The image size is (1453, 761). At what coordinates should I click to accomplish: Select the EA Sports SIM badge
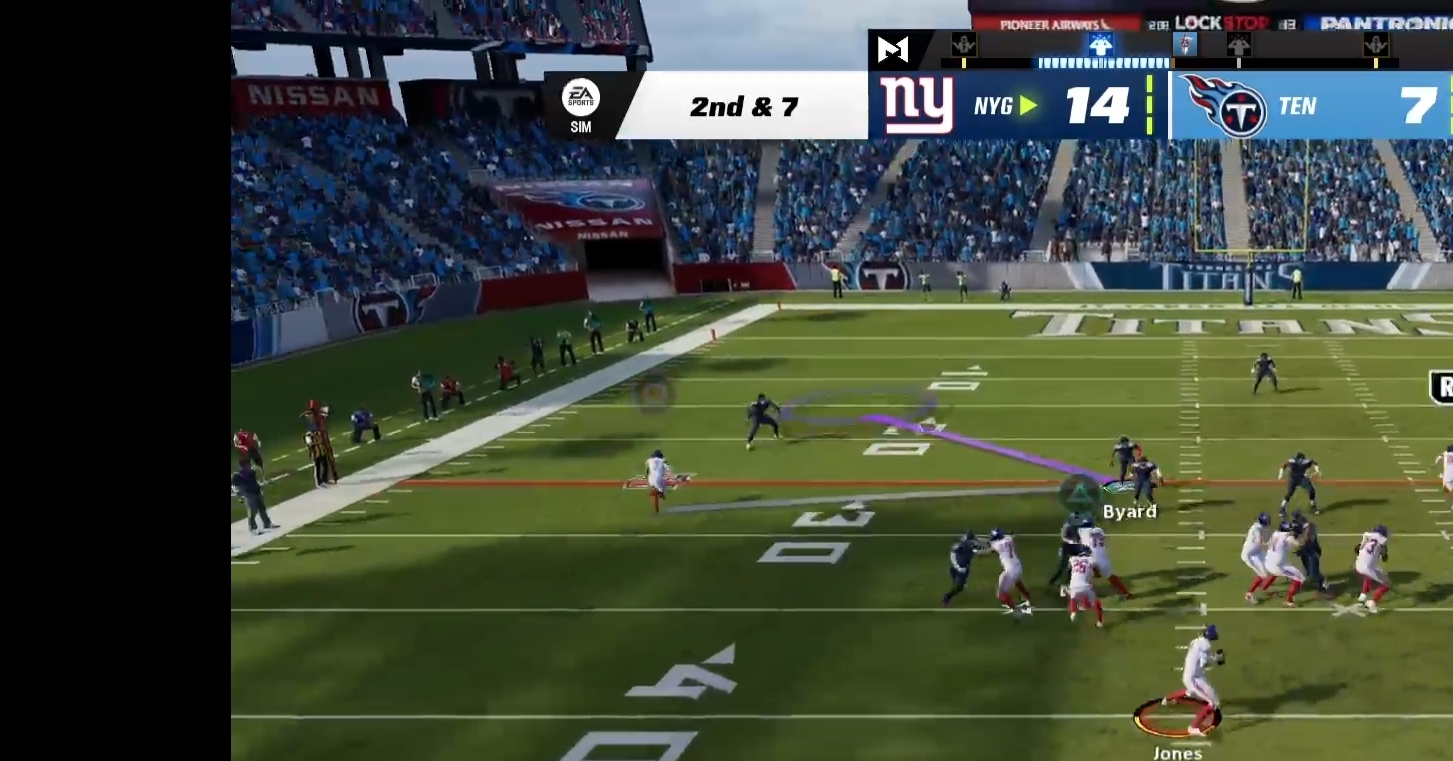coord(581,103)
